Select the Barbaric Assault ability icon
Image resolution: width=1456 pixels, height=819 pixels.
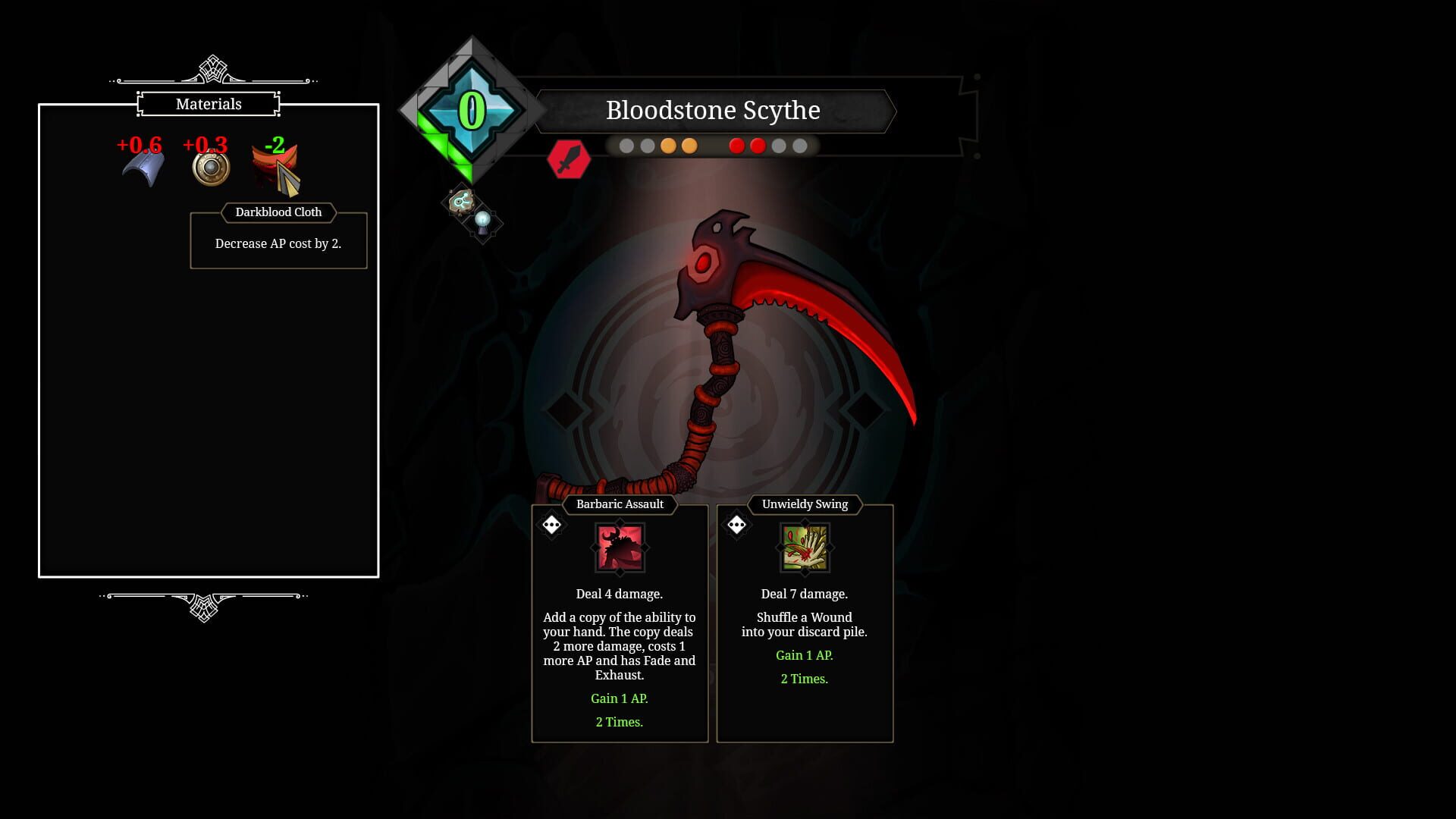620,548
